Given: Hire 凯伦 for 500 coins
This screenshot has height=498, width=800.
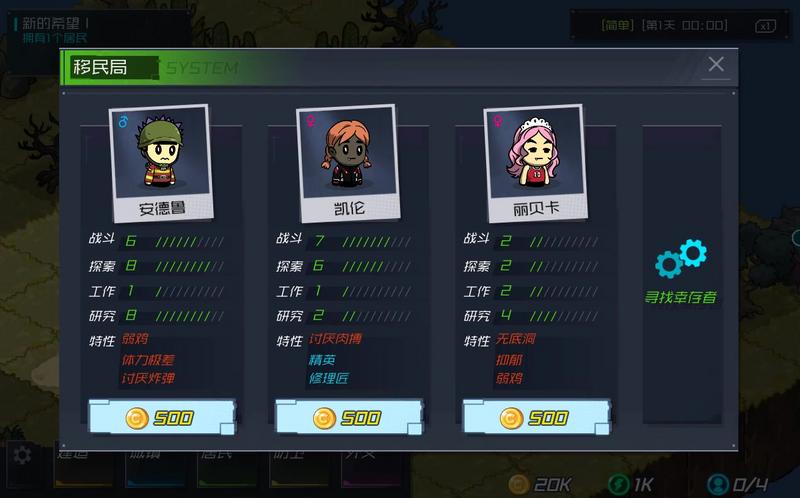Looking at the screenshot, I should (348, 417).
